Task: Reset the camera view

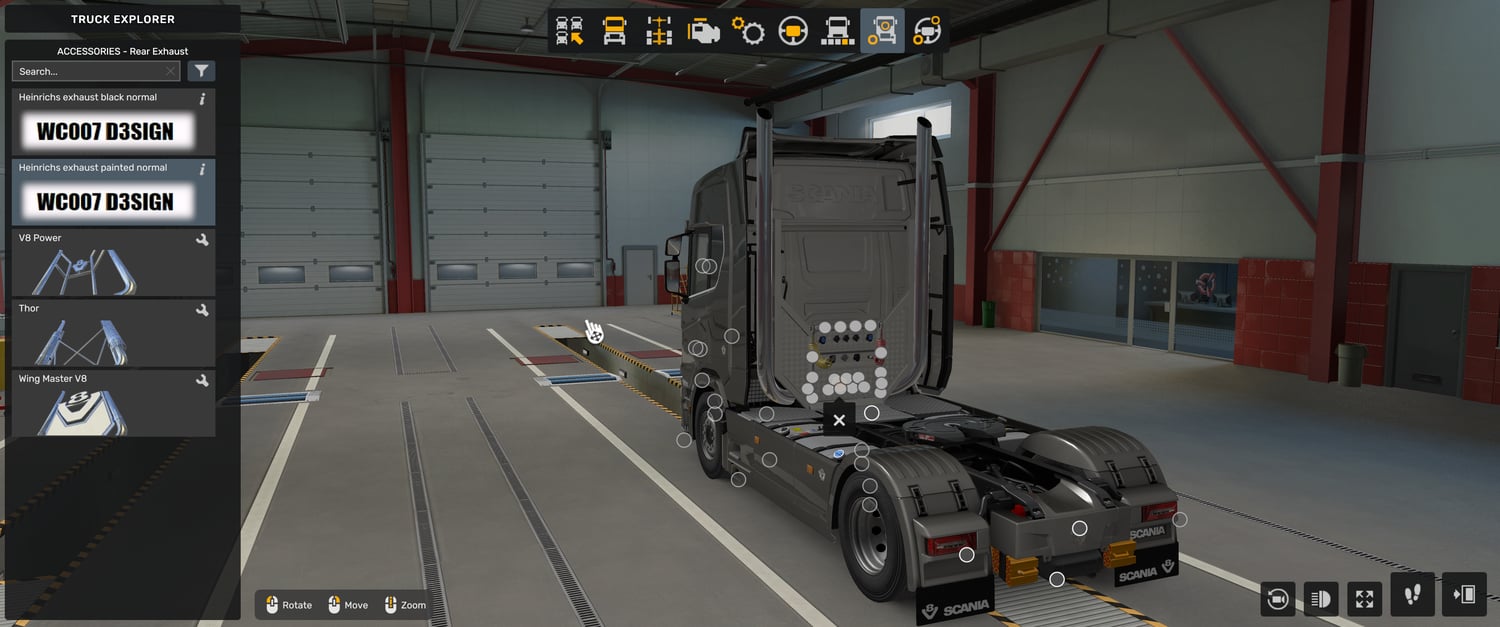Action: pos(1277,598)
